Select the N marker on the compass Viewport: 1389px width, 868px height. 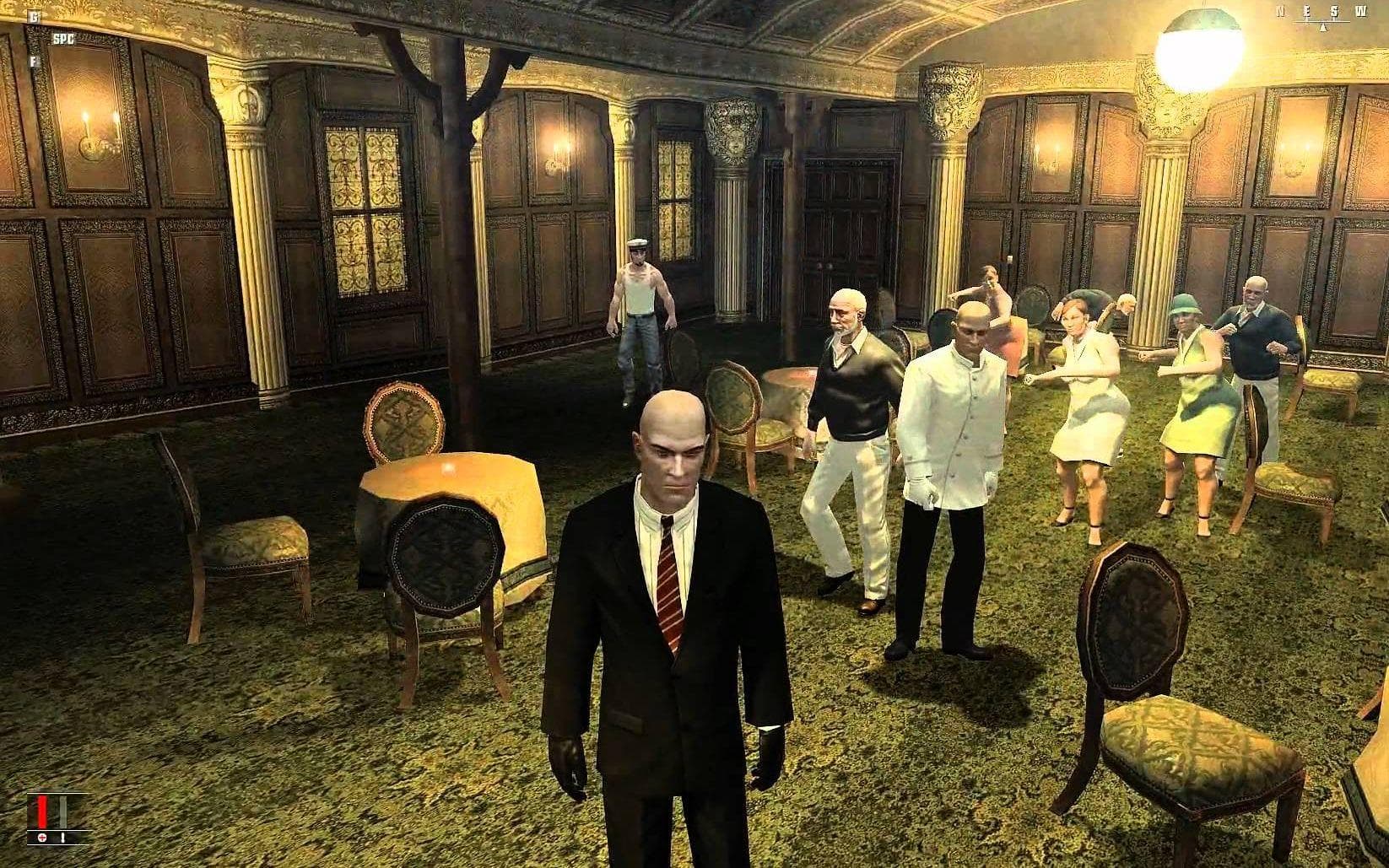(1280, 11)
